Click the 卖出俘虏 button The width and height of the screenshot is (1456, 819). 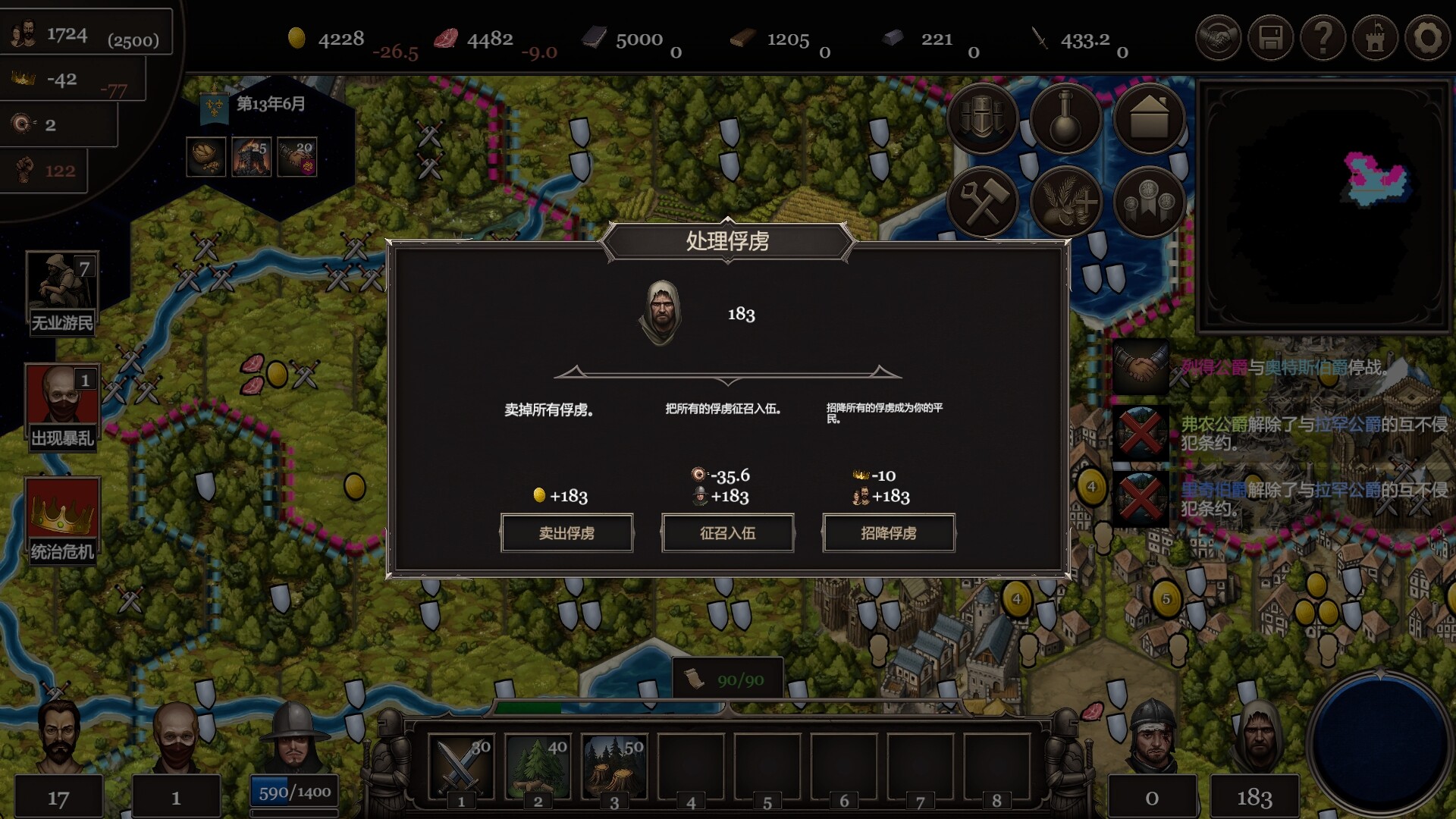pyautogui.click(x=567, y=533)
